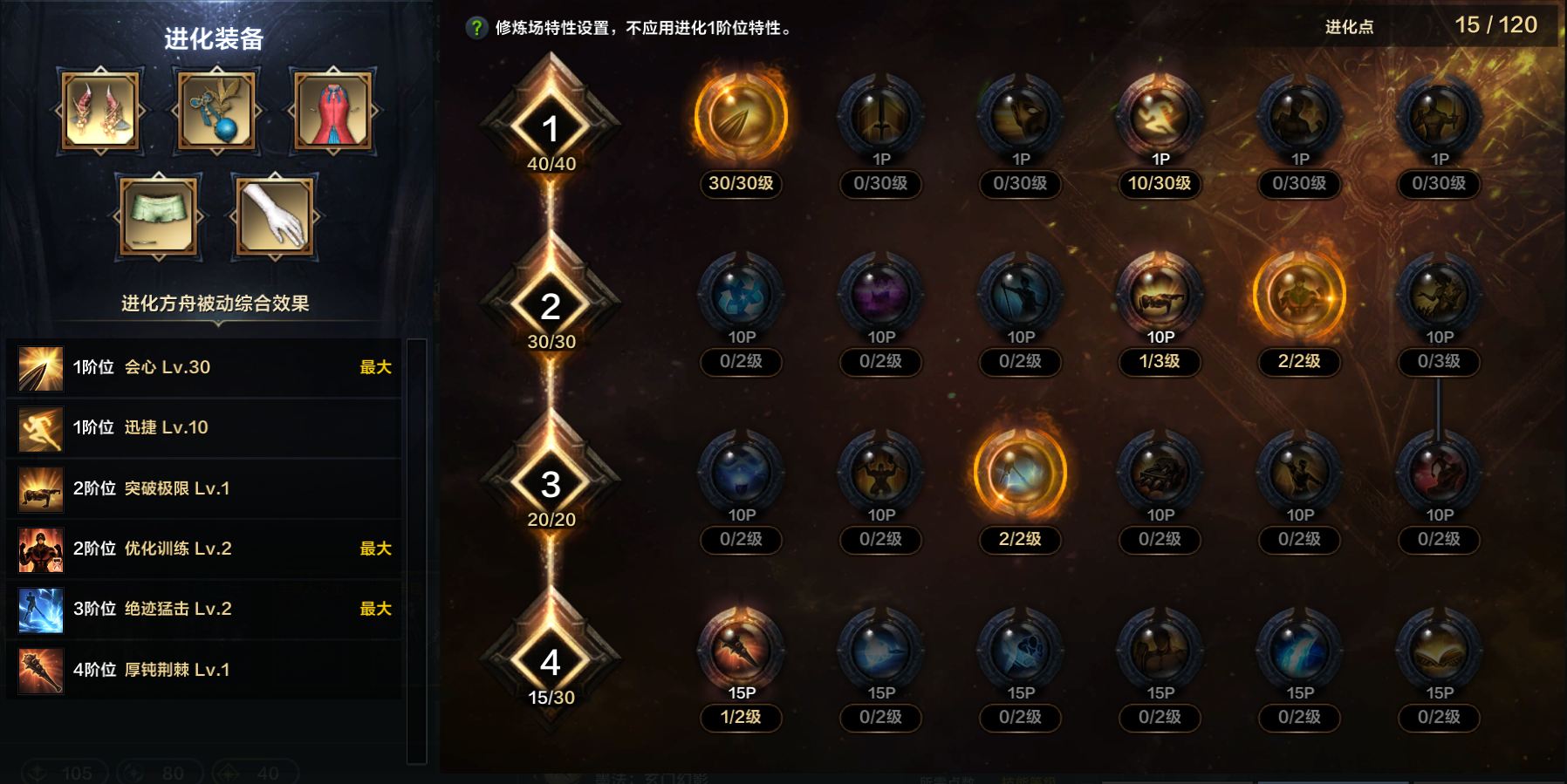Click the 绝迹猛击 Lv.2 passive effect entry
1567x784 pixels.
(x=202, y=609)
